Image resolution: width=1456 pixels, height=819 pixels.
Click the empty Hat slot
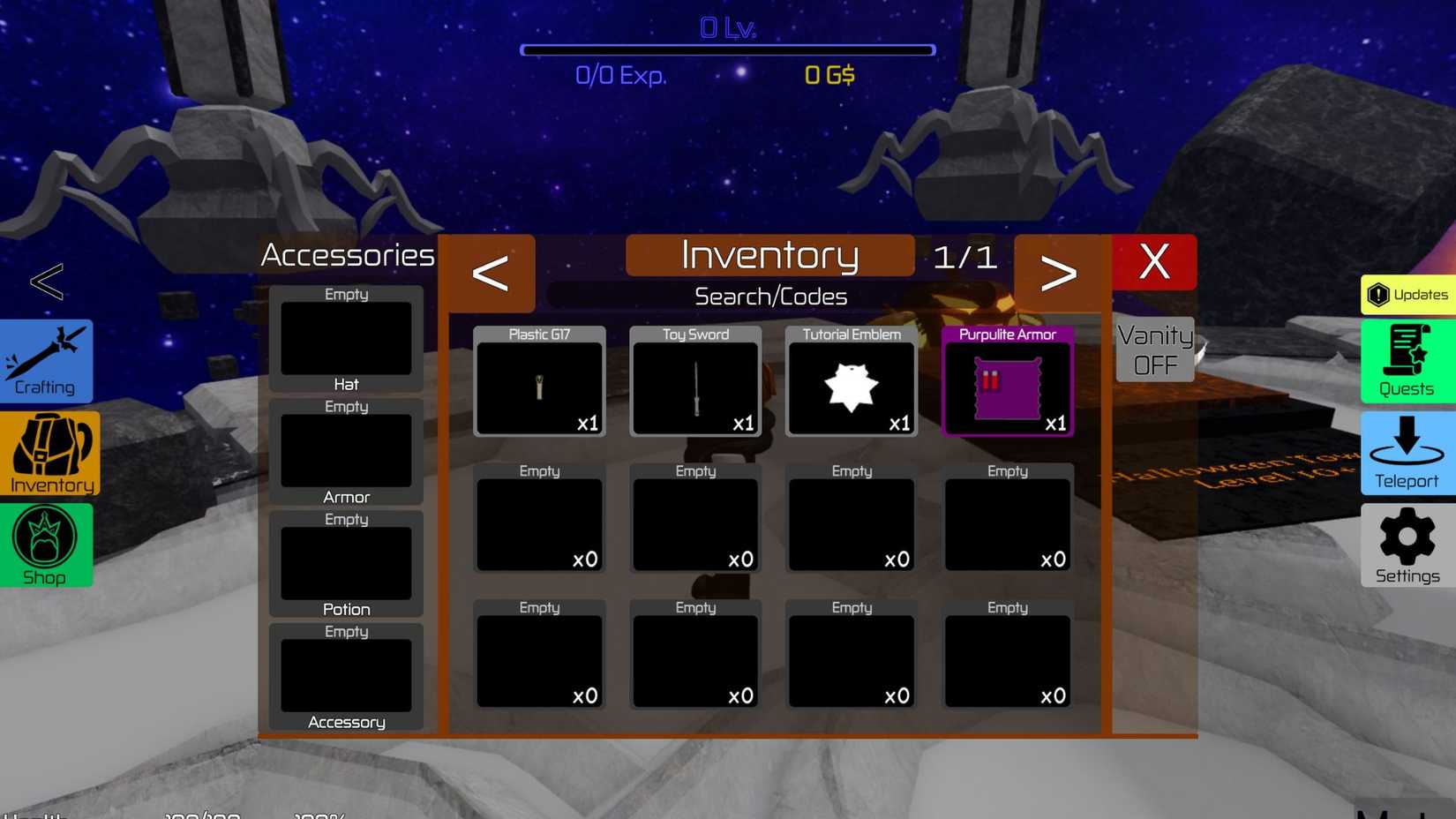click(346, 339)
